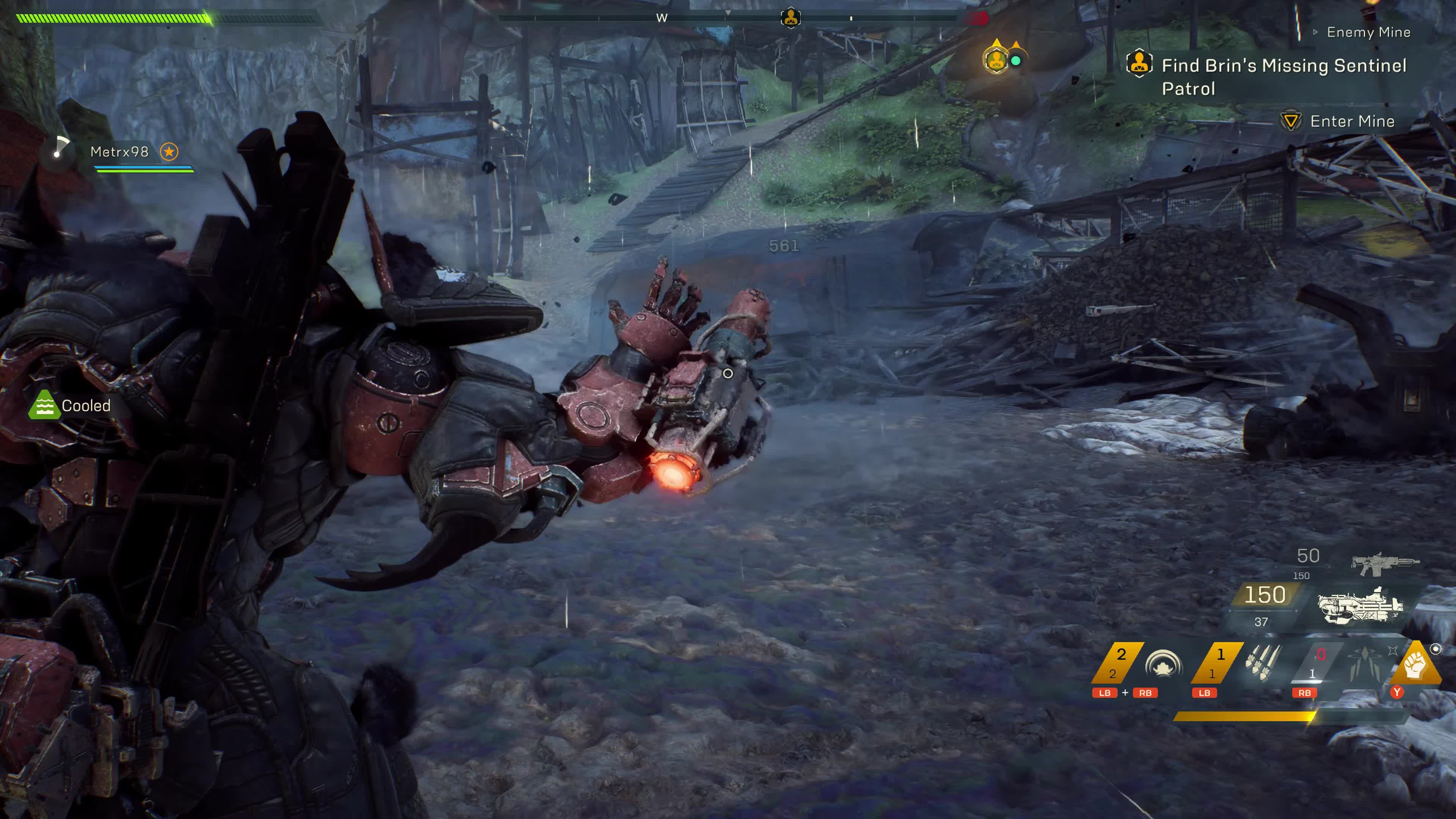The image size is (1456, 819).
Task: Select the Find Brin's Missing Sentinel Patrol objective
Action: tap(1283, 76)
